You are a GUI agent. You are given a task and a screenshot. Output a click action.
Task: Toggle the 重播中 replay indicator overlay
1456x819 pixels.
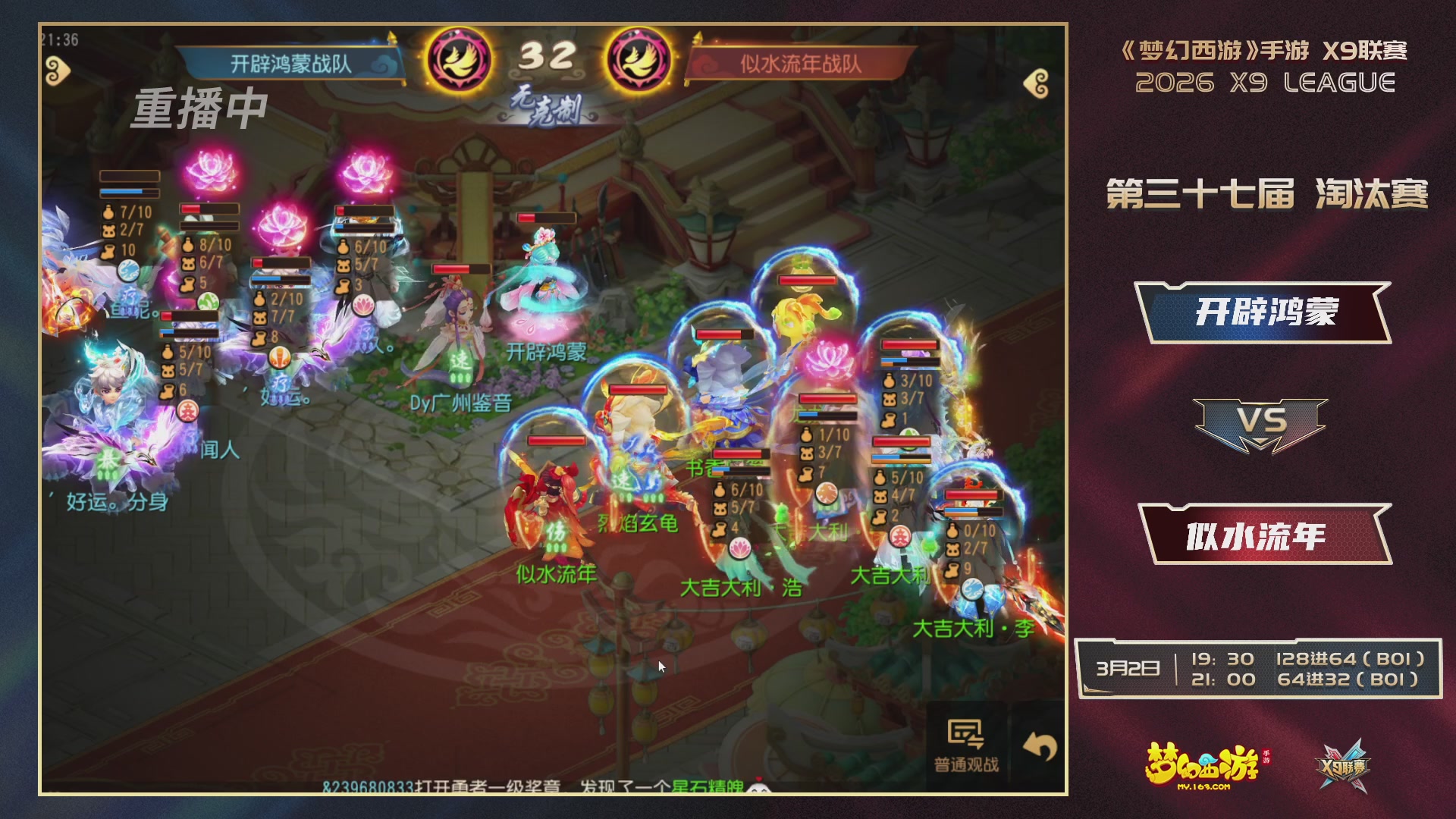201,108
